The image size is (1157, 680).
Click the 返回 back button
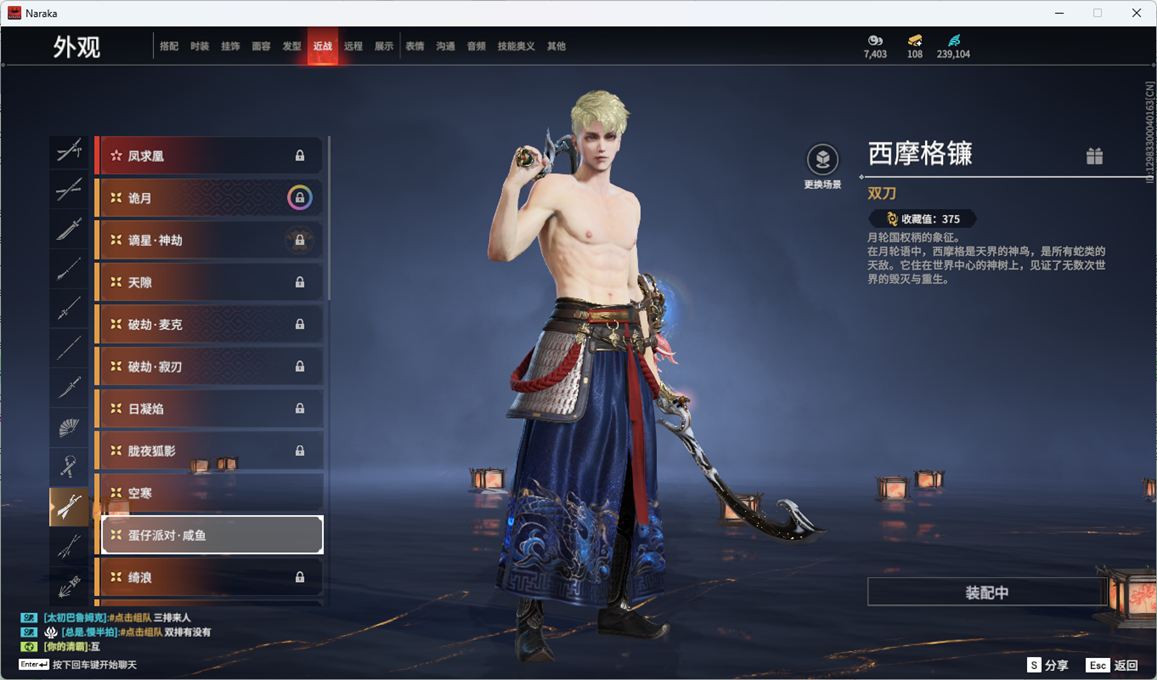point(1113,665)
